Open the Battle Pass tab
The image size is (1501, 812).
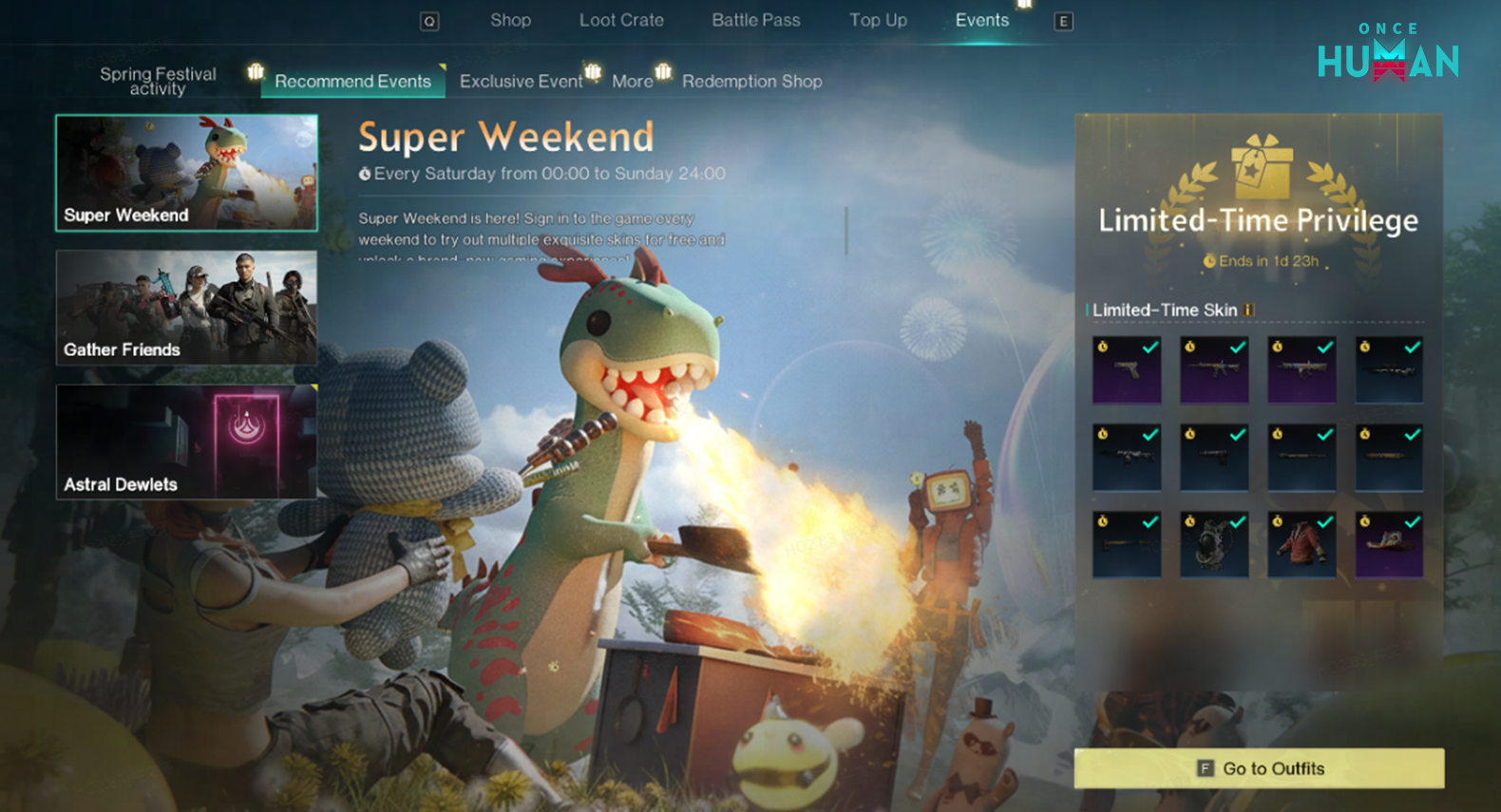(756, 20)
